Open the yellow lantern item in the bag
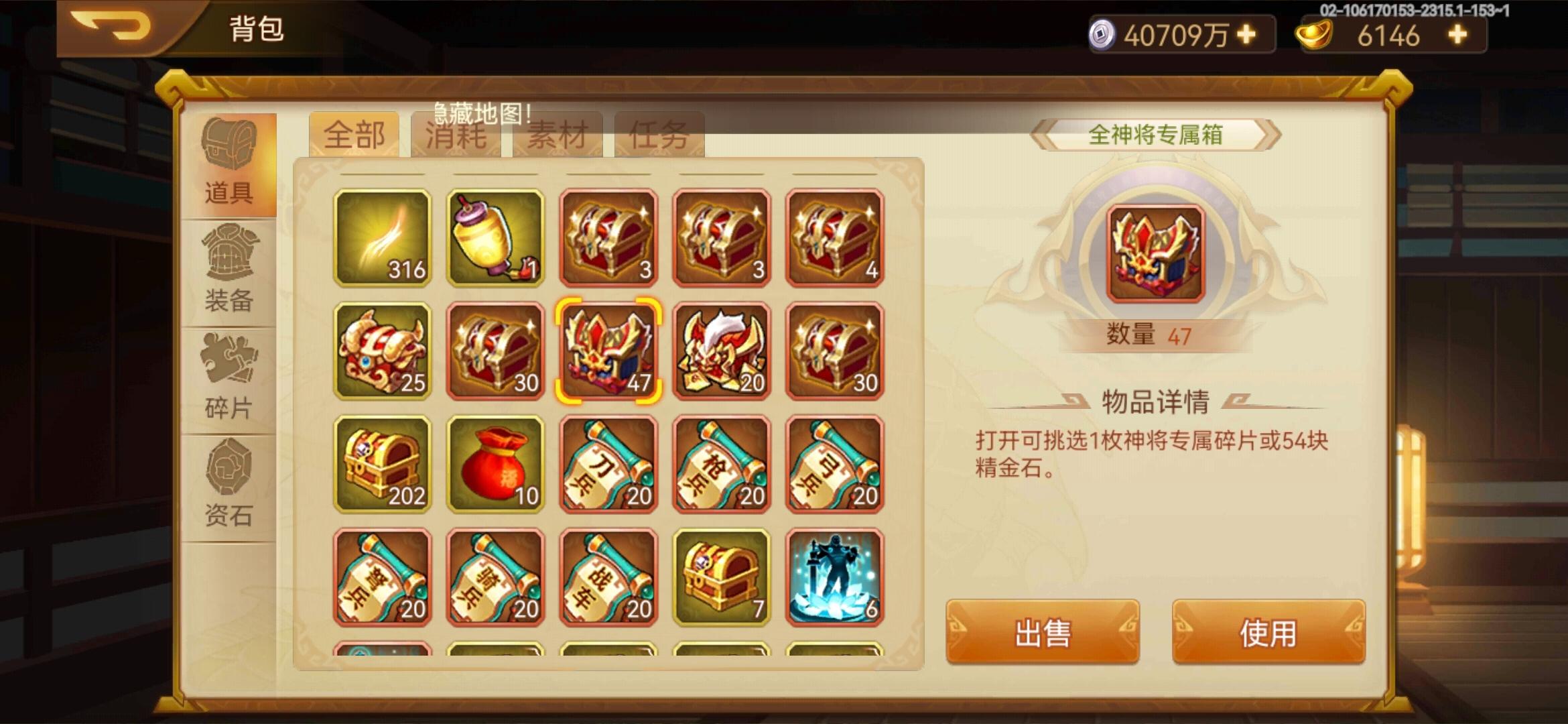The width and height of the screenshot is (1568, 724). [x=495, y=238]
